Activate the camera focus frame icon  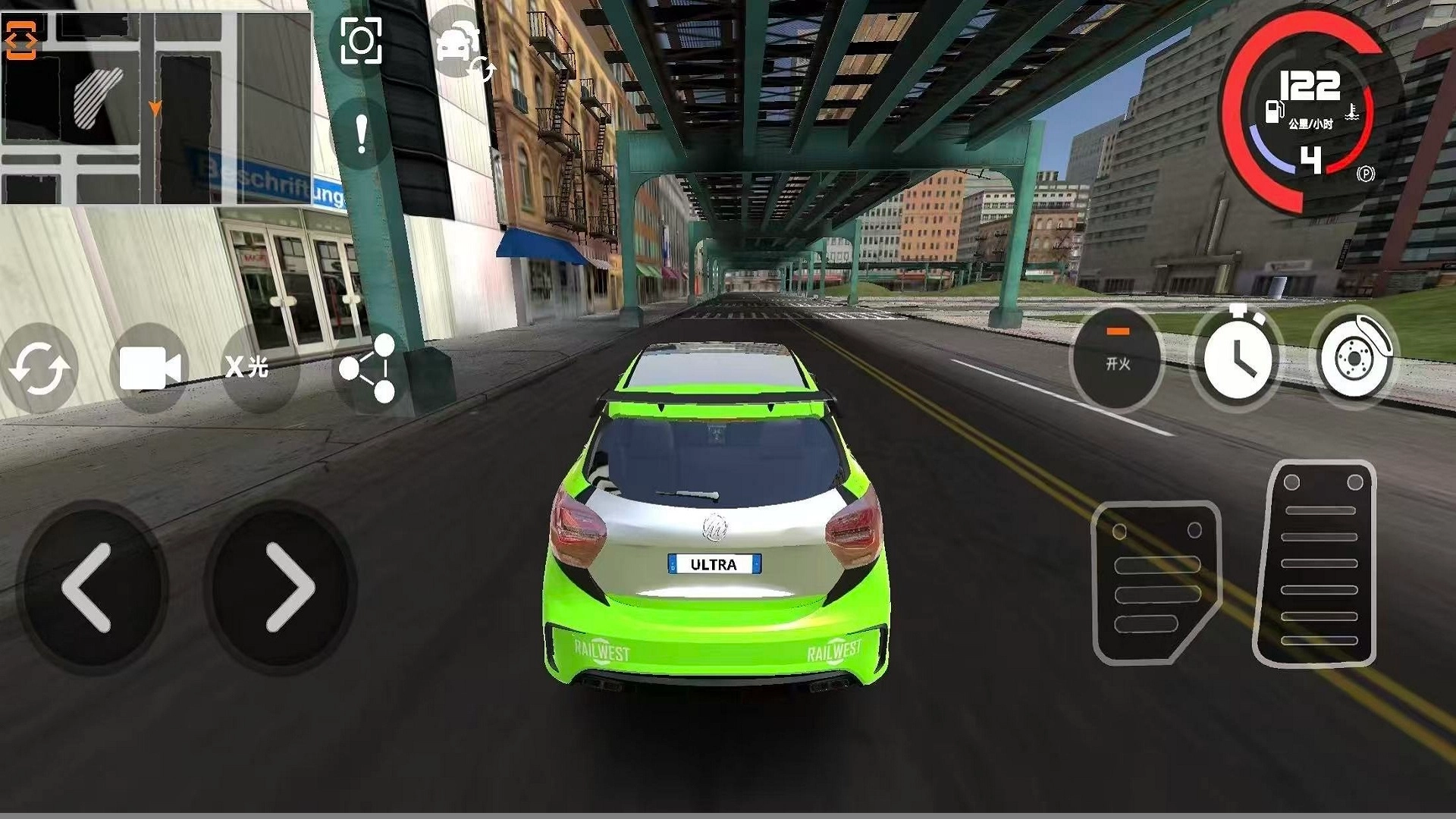coord(361,41)
